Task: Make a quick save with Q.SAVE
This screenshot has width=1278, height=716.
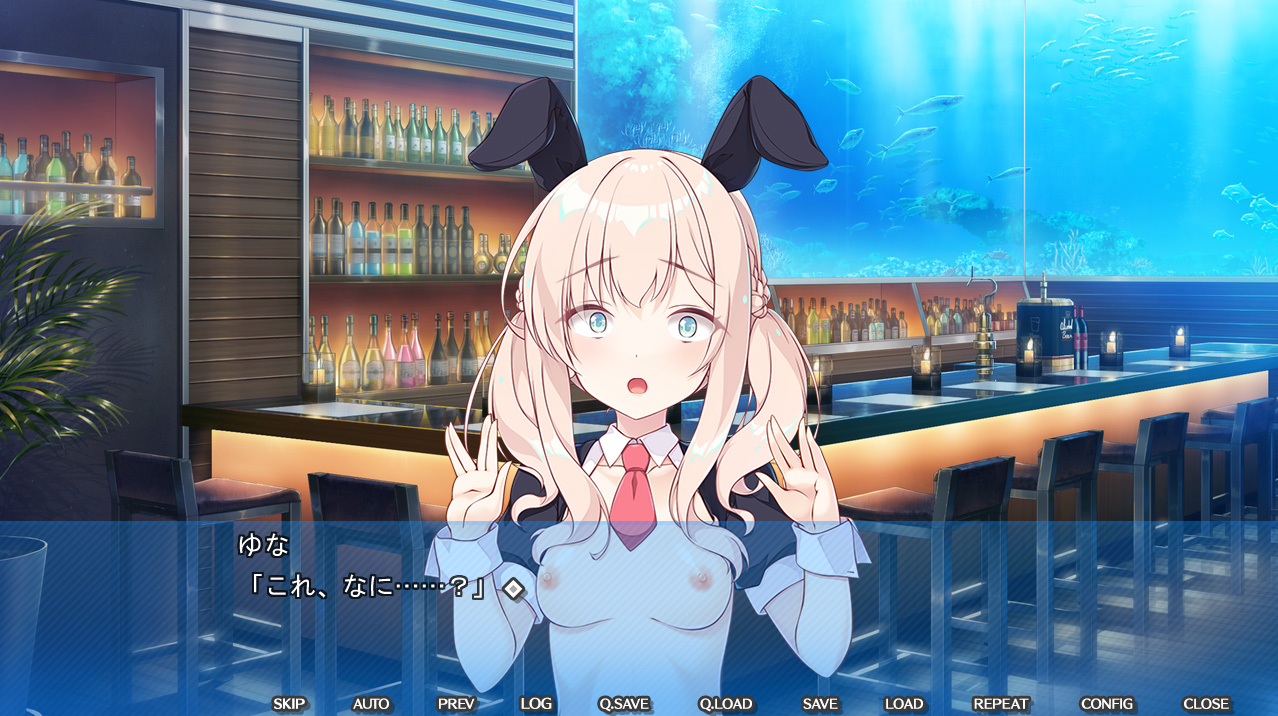Action: [624, 704]
